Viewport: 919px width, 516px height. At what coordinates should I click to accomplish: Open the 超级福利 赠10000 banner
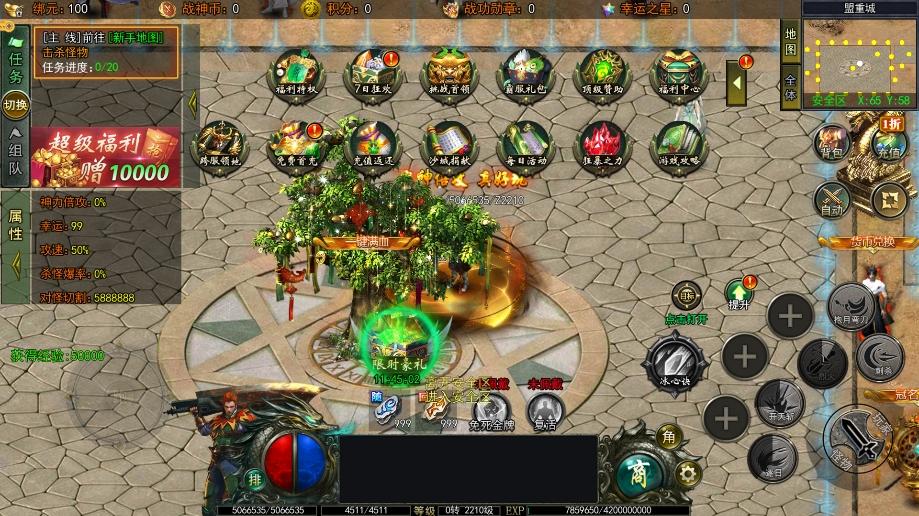[x=106, y=157]
